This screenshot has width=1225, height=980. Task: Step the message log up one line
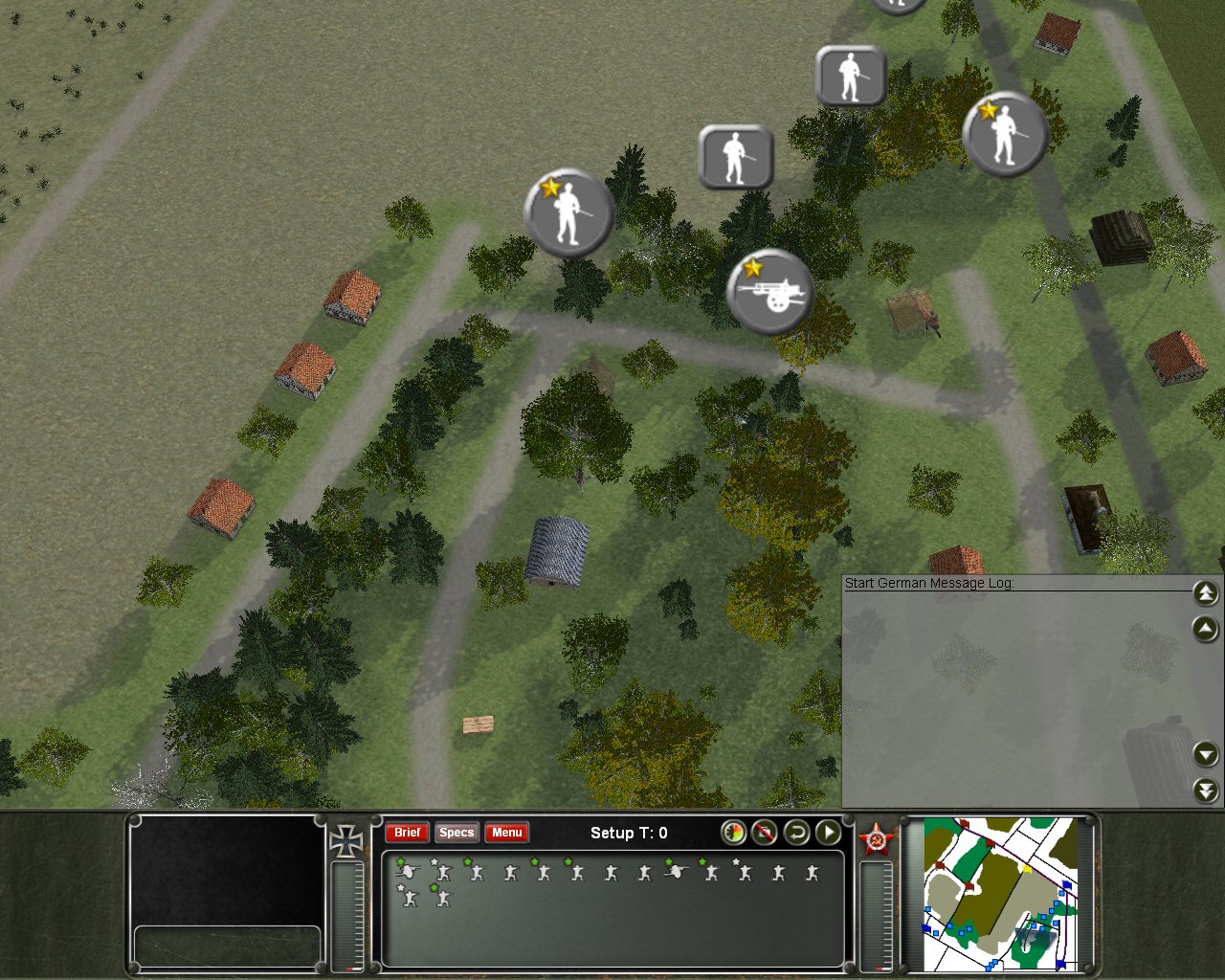1206,629
